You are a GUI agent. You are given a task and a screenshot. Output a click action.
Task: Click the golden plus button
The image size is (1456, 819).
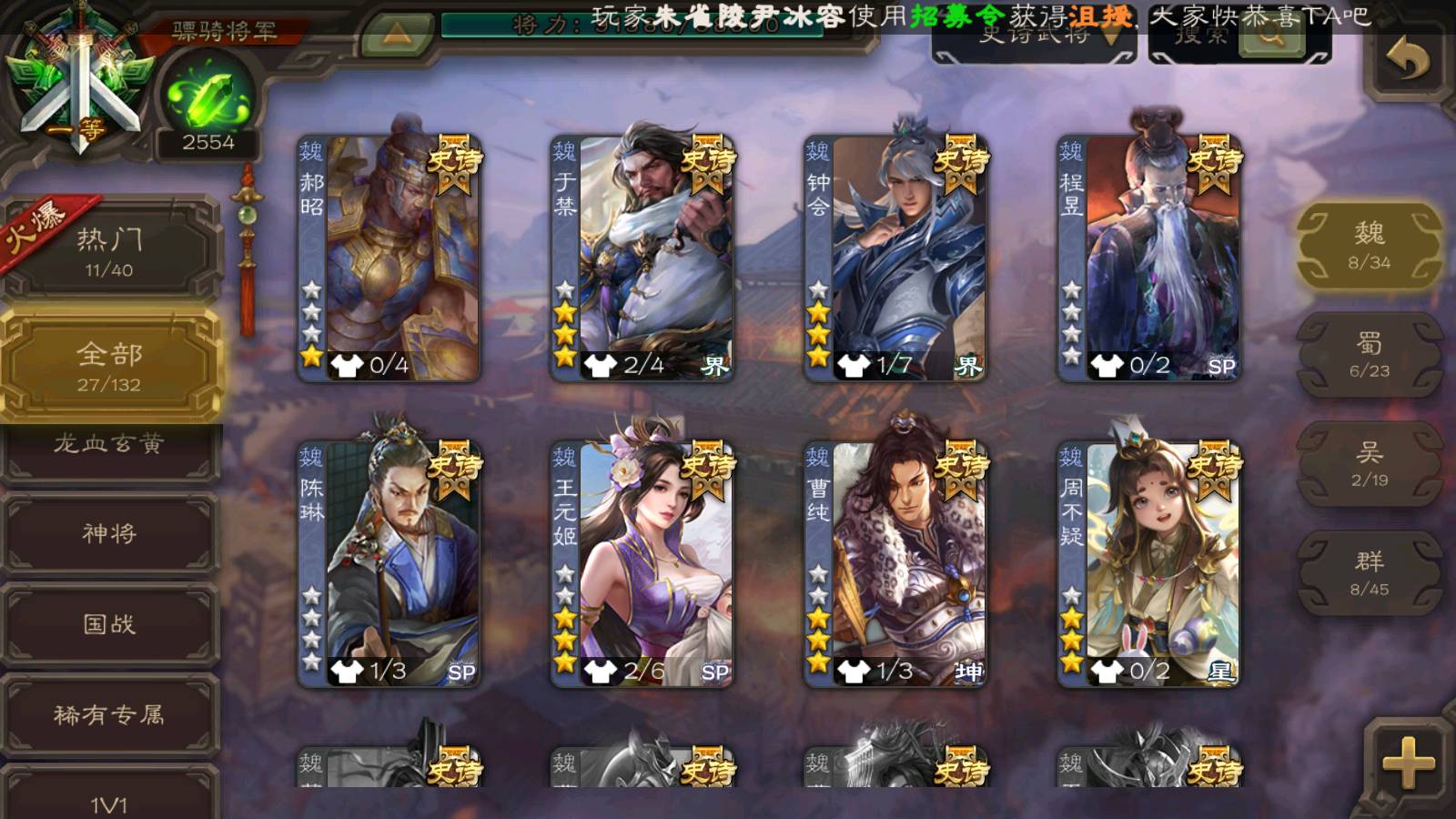coord(1408,763)
